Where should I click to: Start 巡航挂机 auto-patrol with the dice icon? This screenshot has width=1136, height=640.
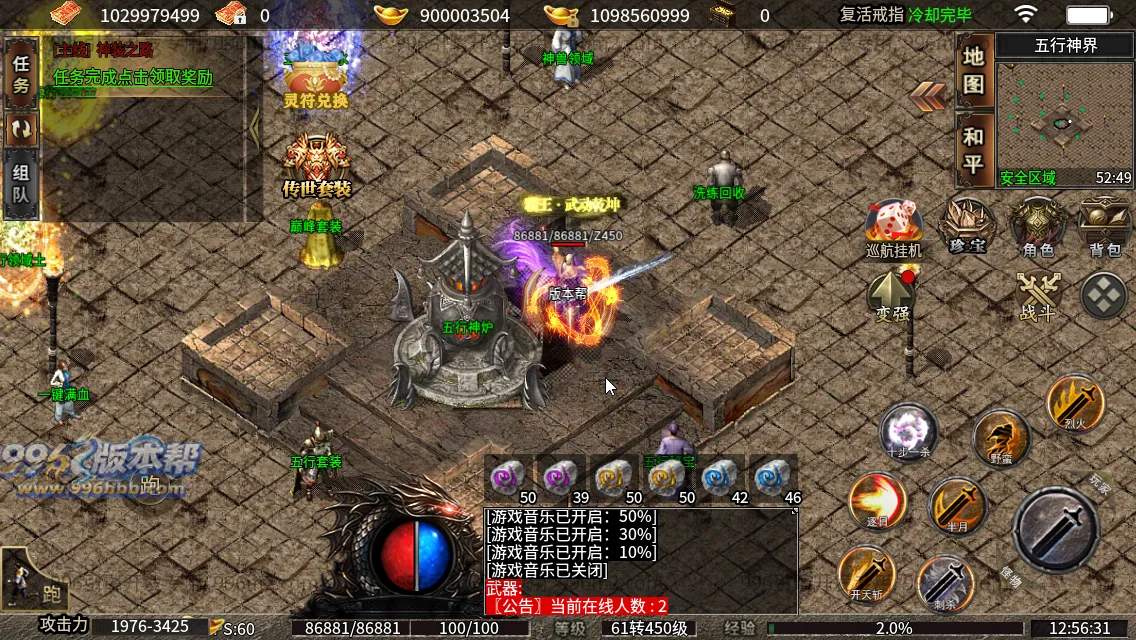coord(894,228)
